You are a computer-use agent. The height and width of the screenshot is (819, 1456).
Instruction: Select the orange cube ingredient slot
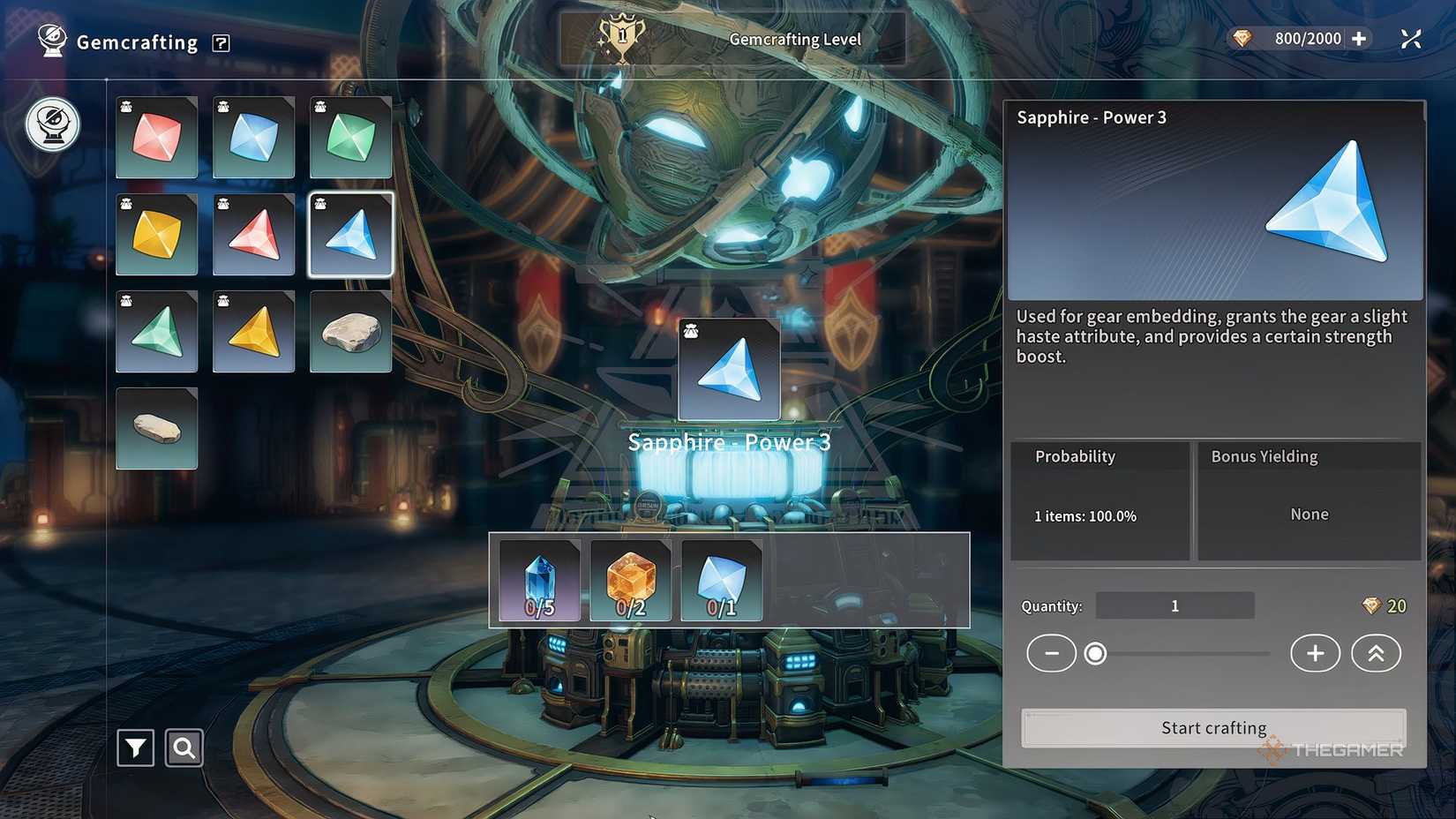click(x=630, y=580)
